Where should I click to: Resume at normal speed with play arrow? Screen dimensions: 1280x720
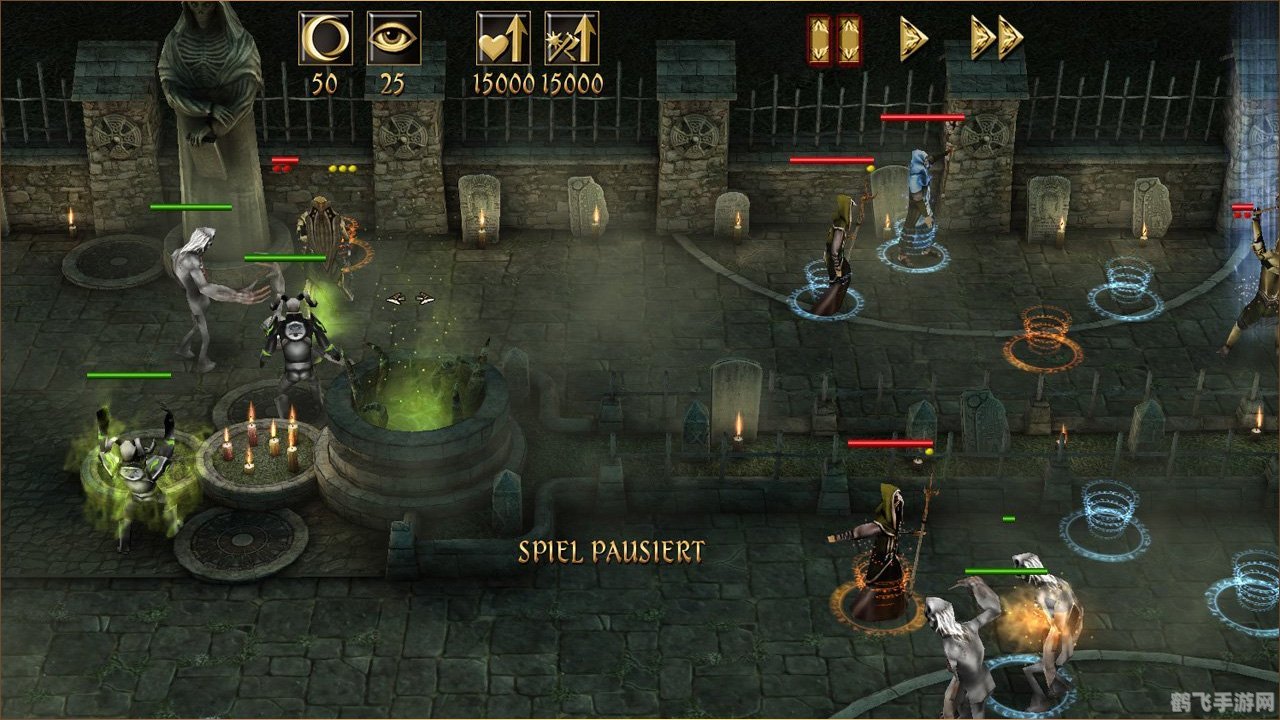click(x=913, y=39)
